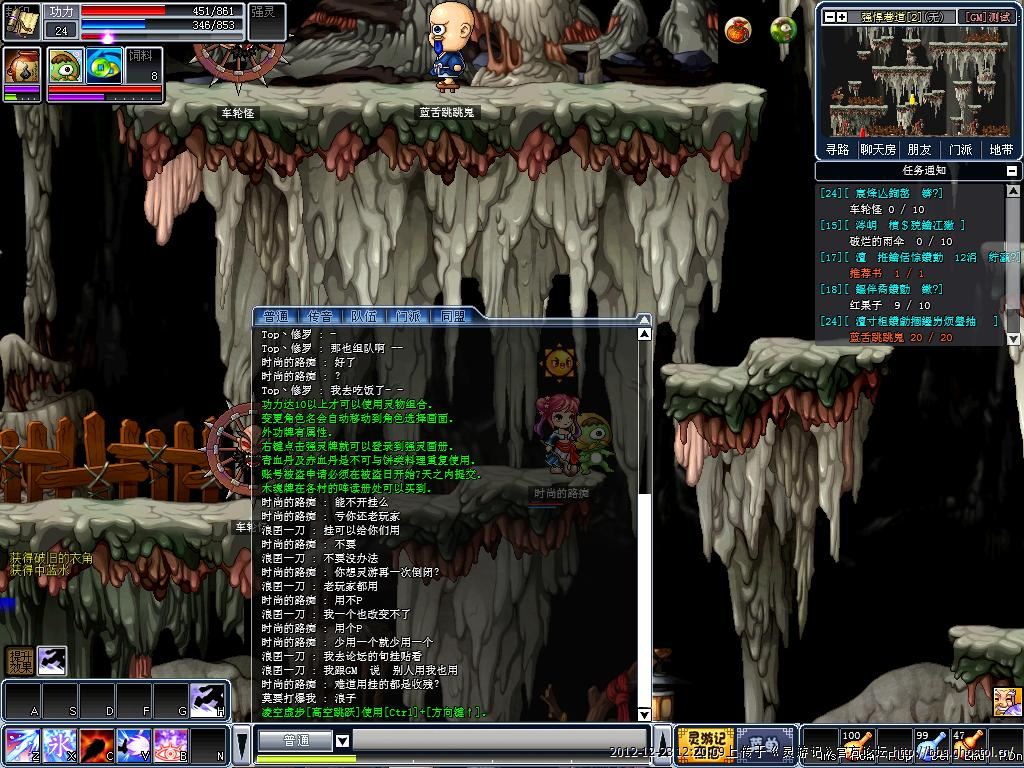Click the old man portrait icon
The image size is (1024, 768).
[1006, 699]
